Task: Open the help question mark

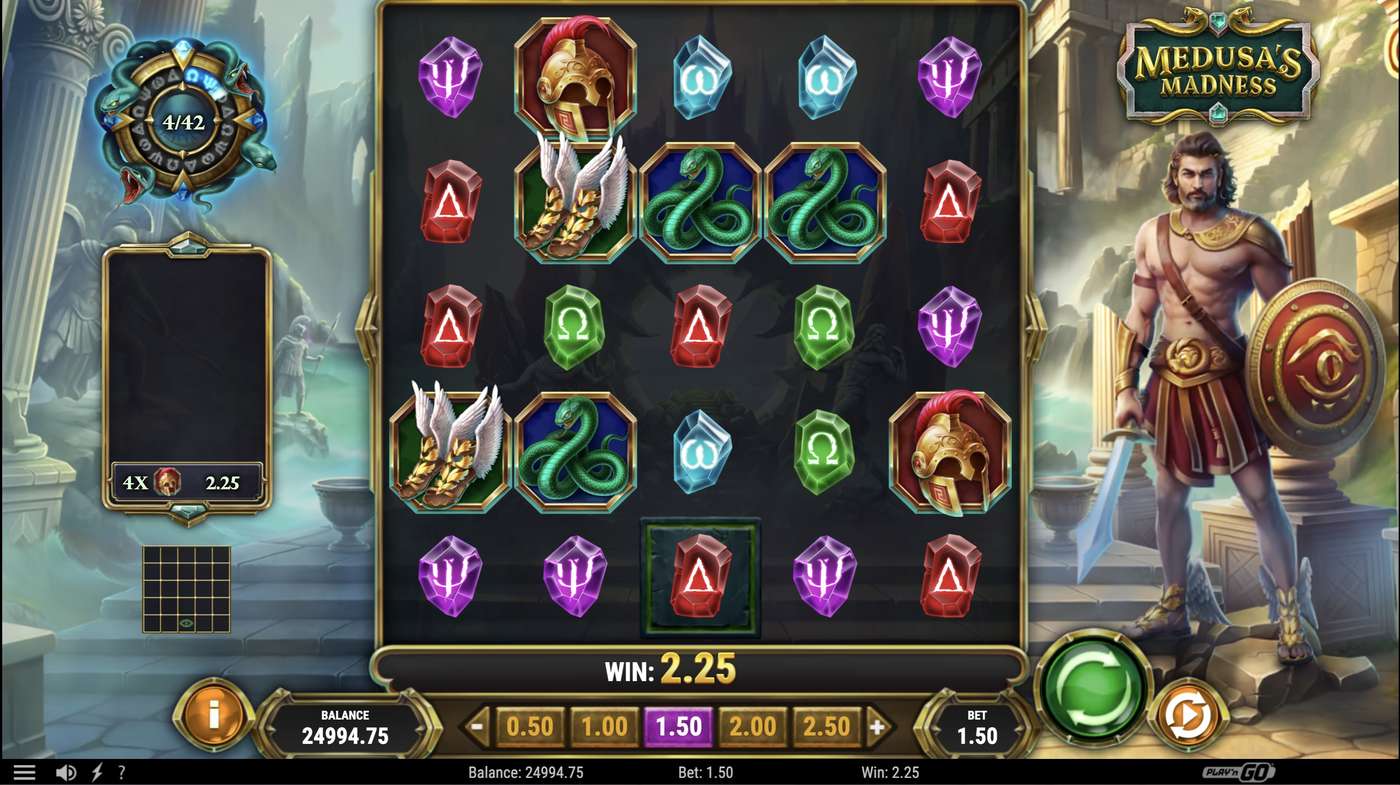Action: click(121, 771)
